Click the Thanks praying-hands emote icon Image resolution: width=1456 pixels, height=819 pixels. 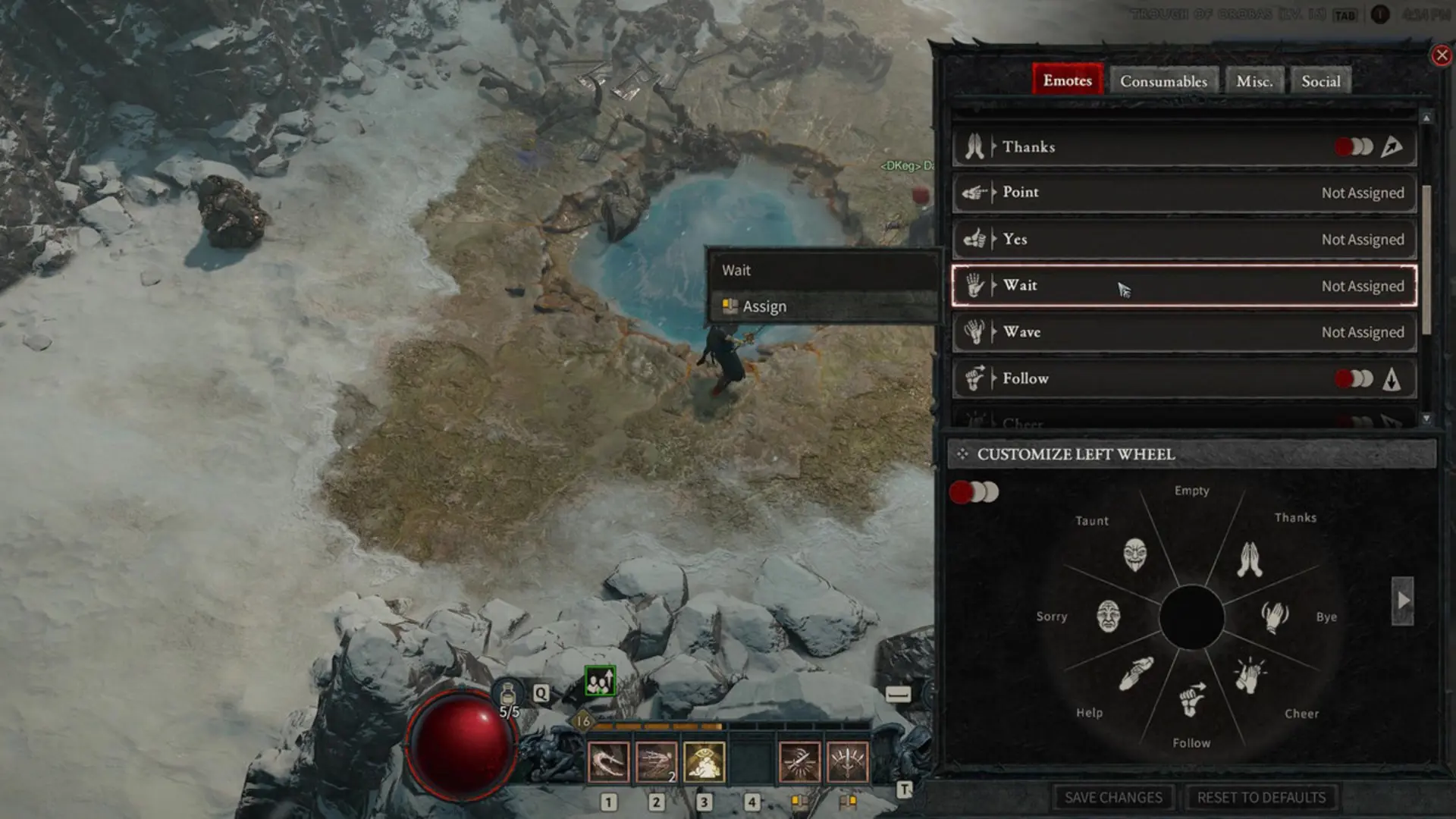pos(973,146)
